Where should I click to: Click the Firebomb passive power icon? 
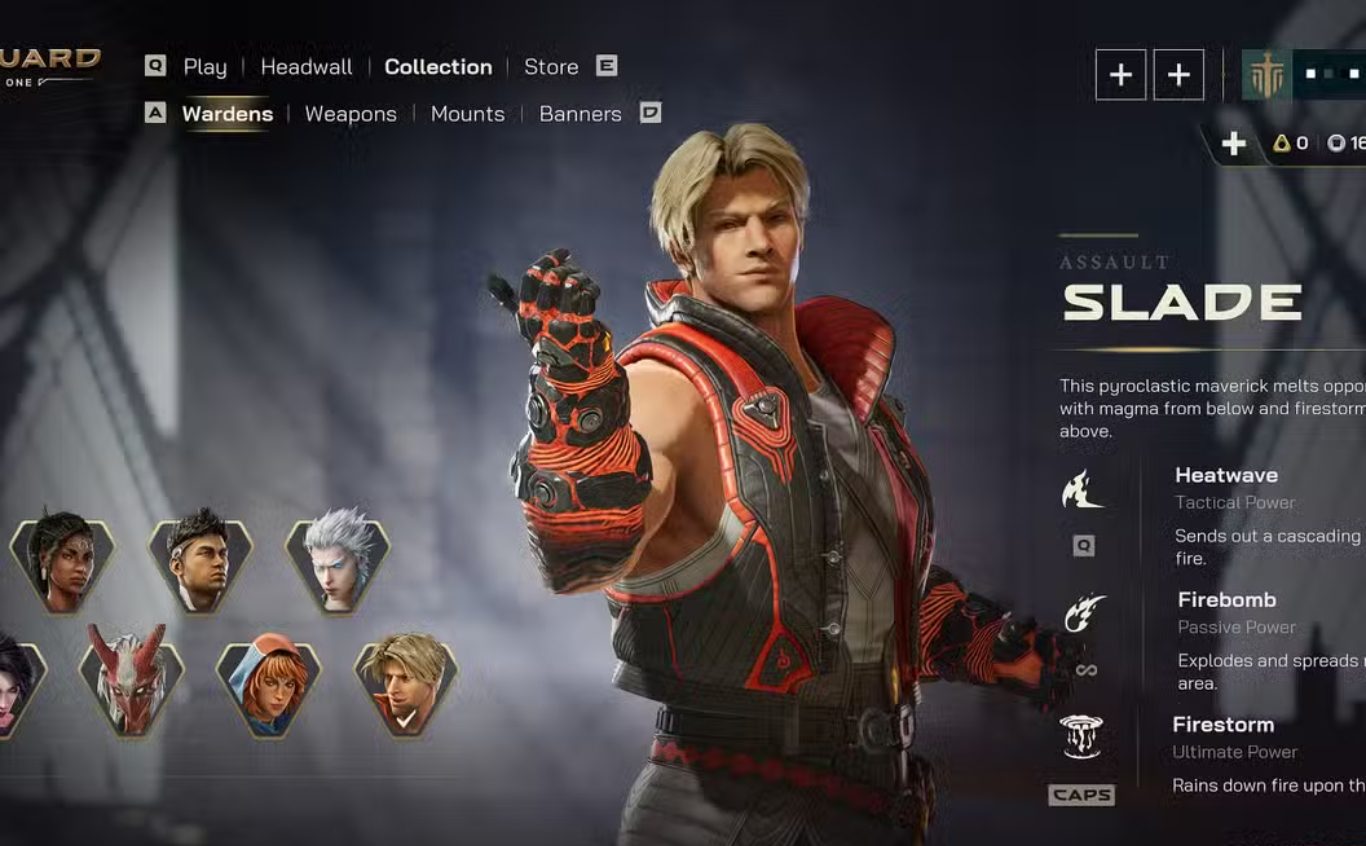(1084, 614)
